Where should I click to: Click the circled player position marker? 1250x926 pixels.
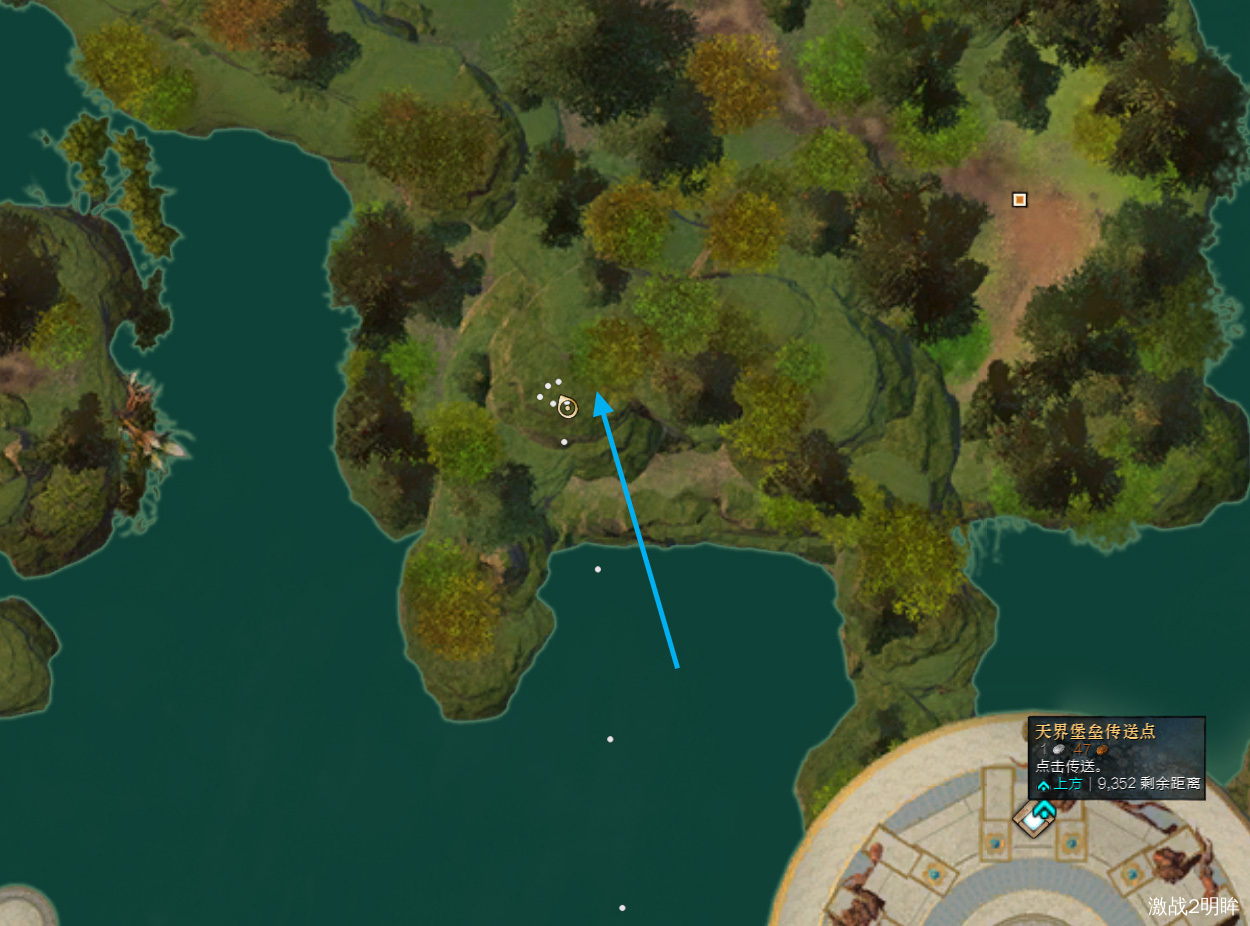pyautogui.click(x=567, y=407)
